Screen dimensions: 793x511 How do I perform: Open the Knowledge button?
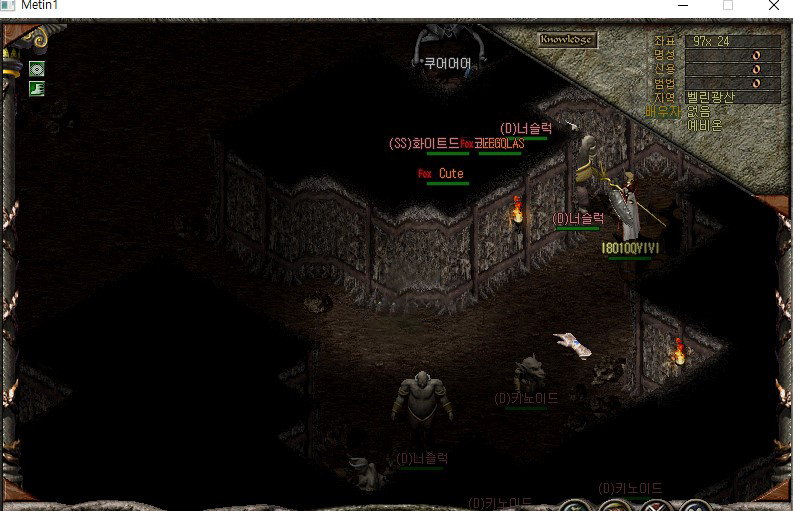click(x=567, y=40)
